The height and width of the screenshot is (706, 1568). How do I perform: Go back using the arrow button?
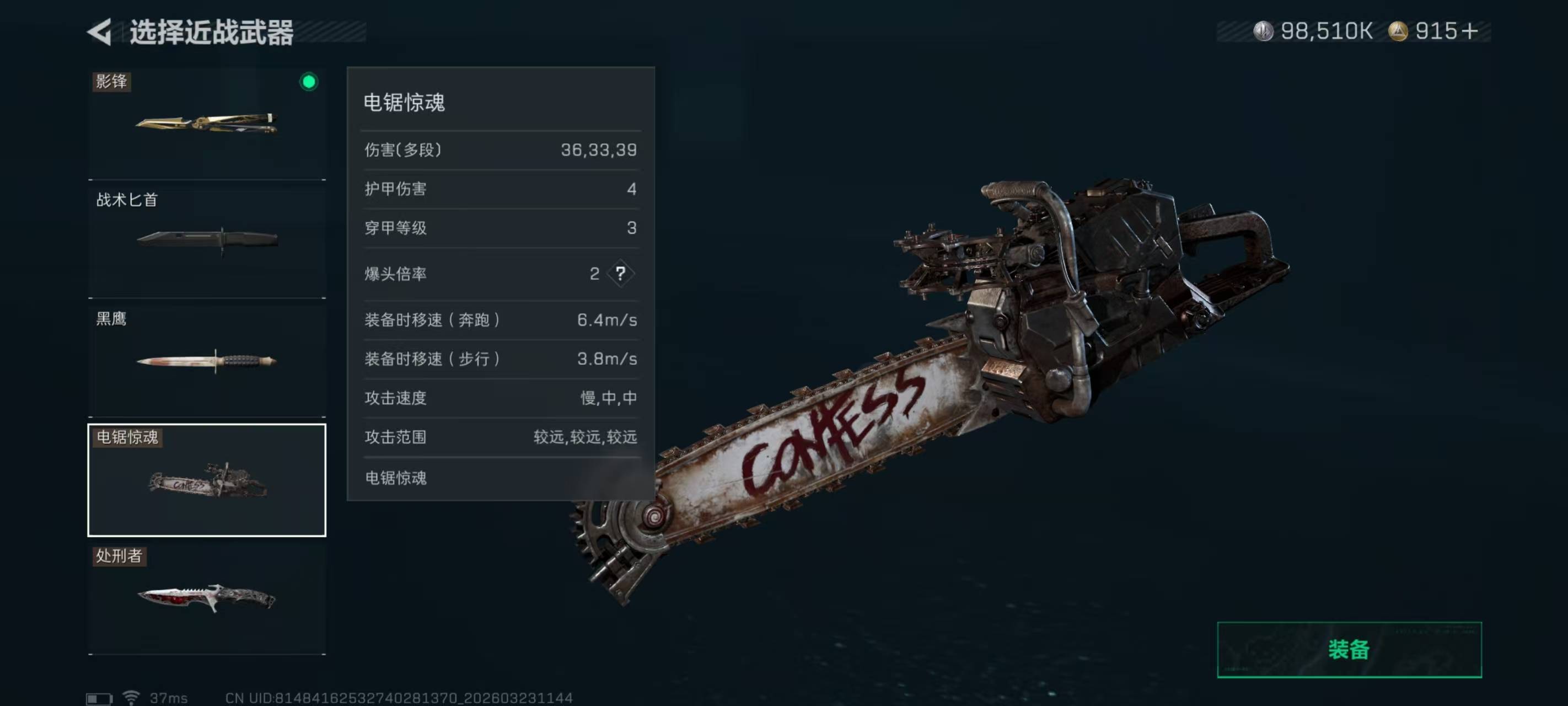tap(100, 31)
